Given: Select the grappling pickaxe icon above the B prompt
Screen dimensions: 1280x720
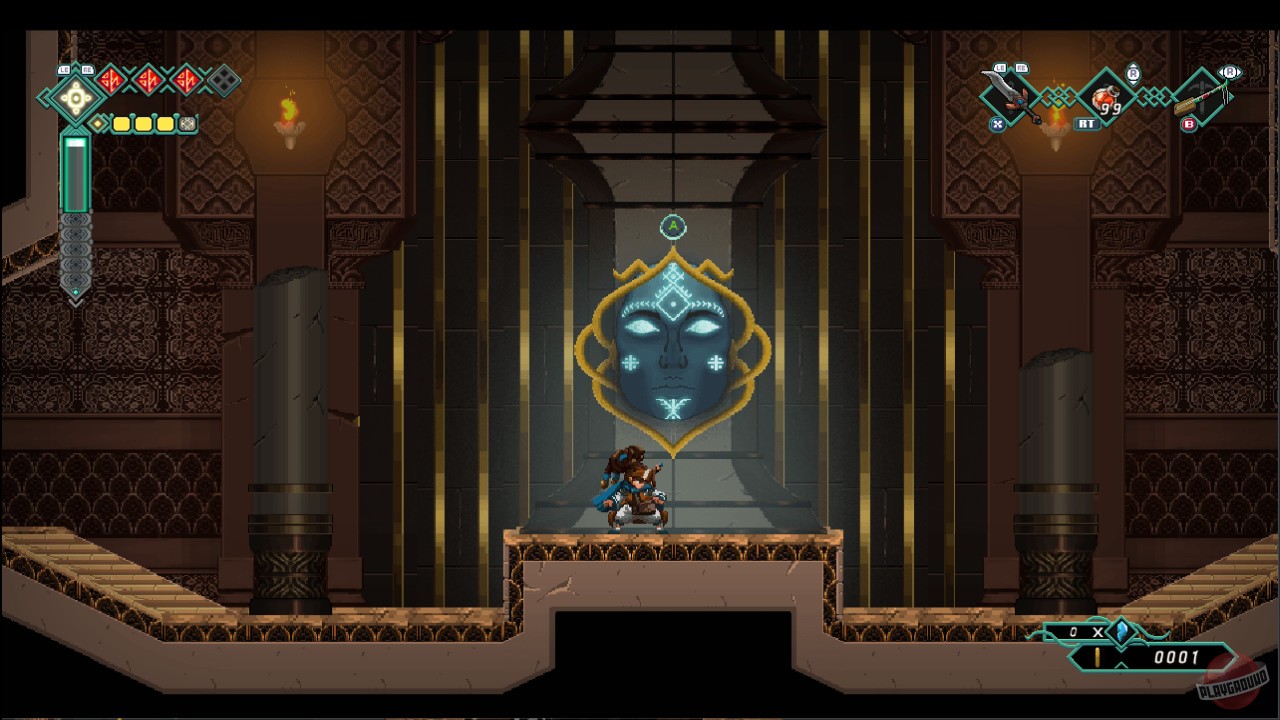Looking at the screenshot, I should (1201, 98).
